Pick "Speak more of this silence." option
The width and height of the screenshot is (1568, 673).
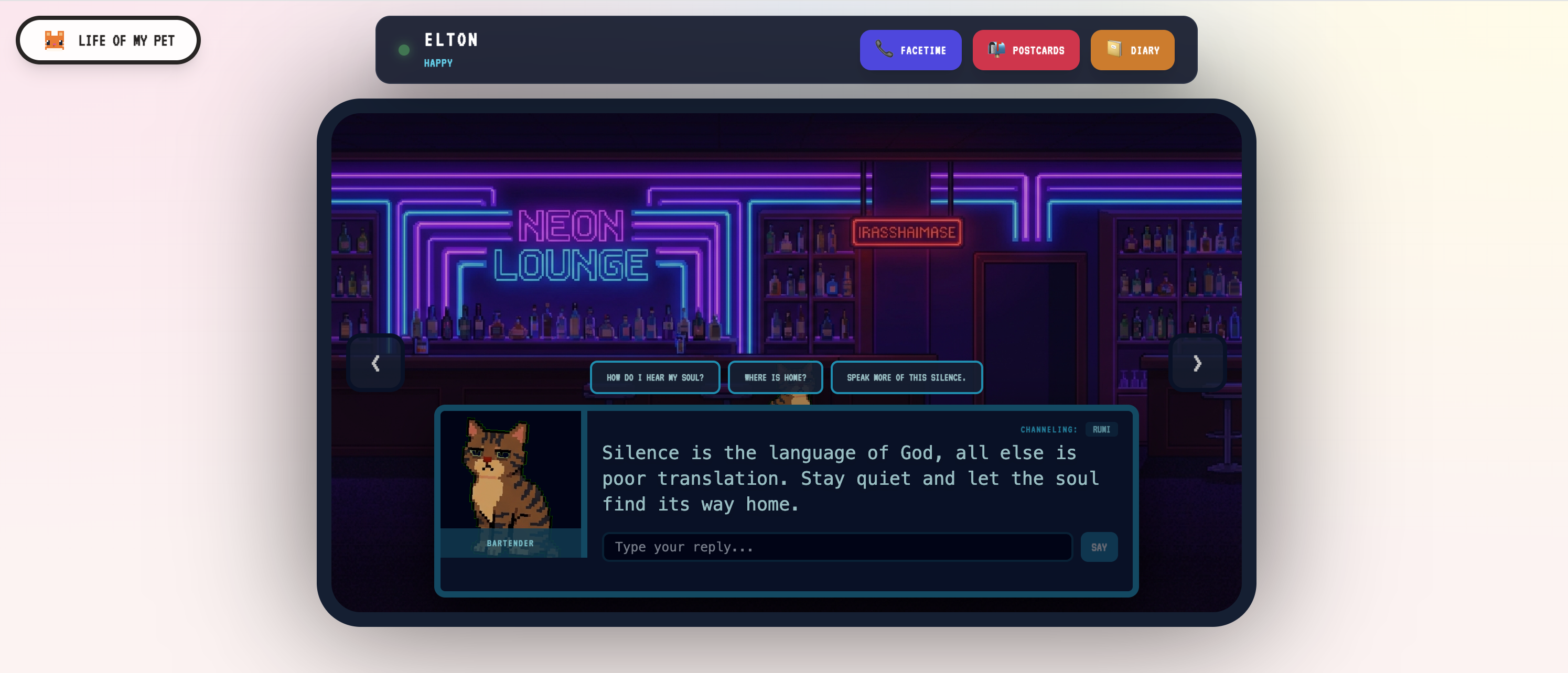[x=906, y=378]
